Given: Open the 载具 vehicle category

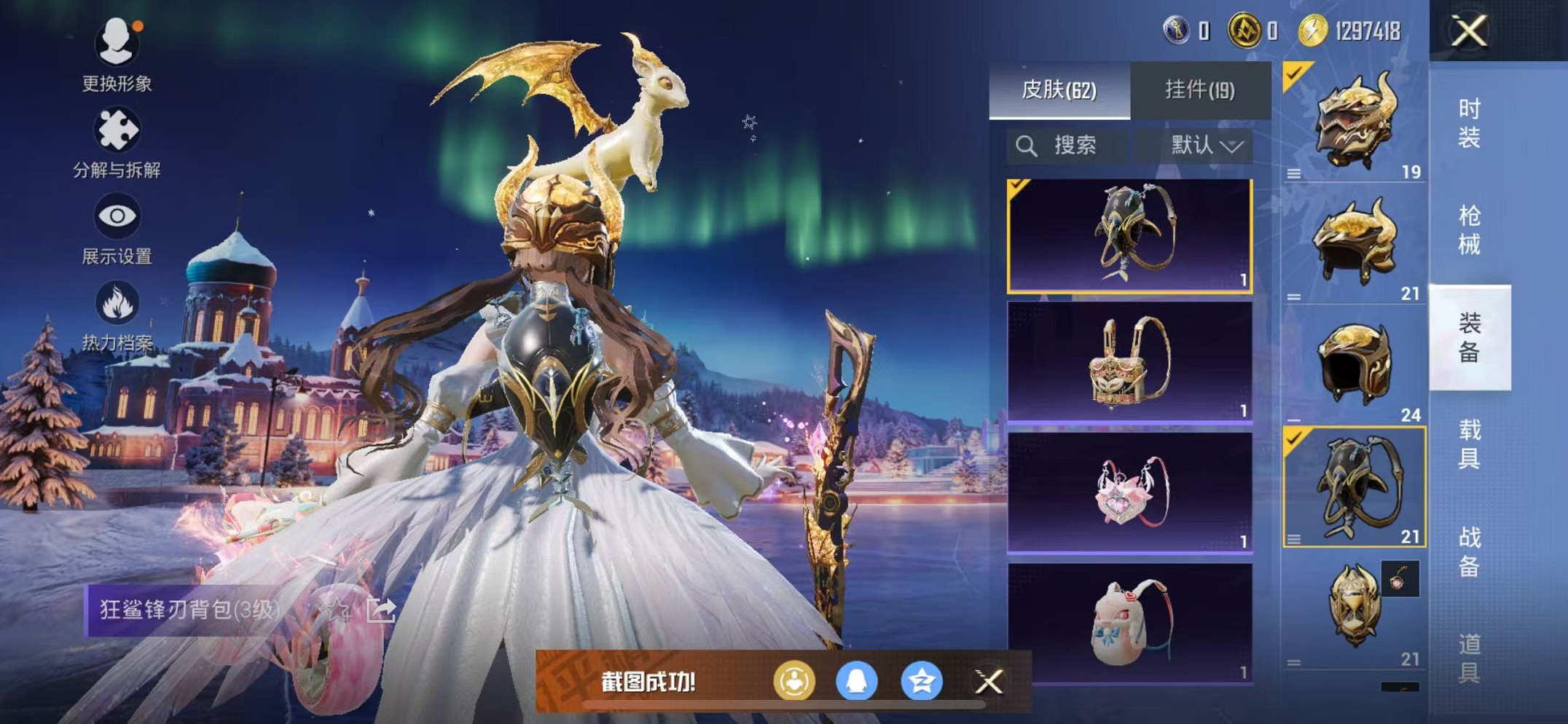Looking at the screenshot, I should (x=1469, y=444).
